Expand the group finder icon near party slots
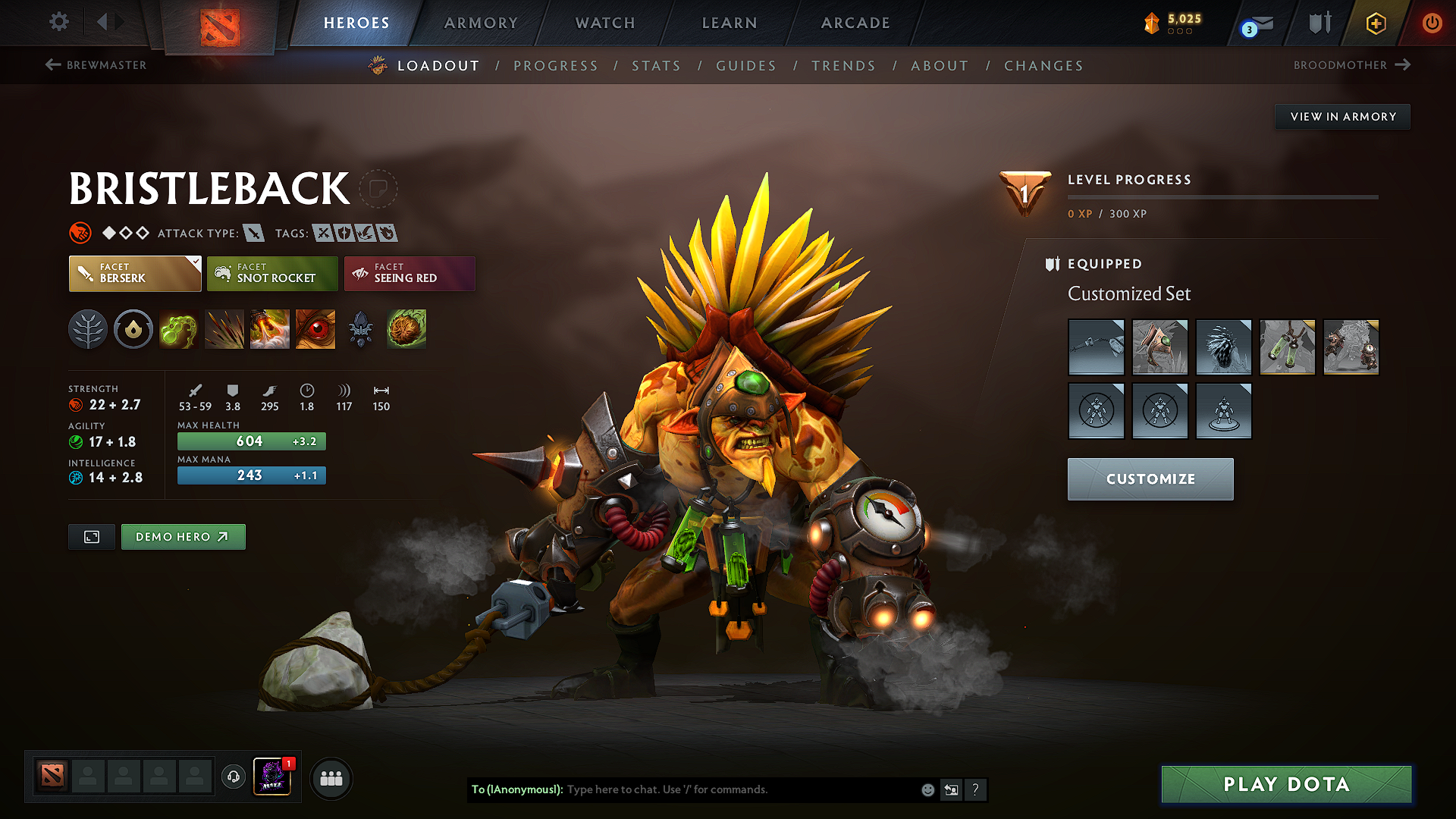This screenshot has width=1456, height=819. click(x=331, y=778)
